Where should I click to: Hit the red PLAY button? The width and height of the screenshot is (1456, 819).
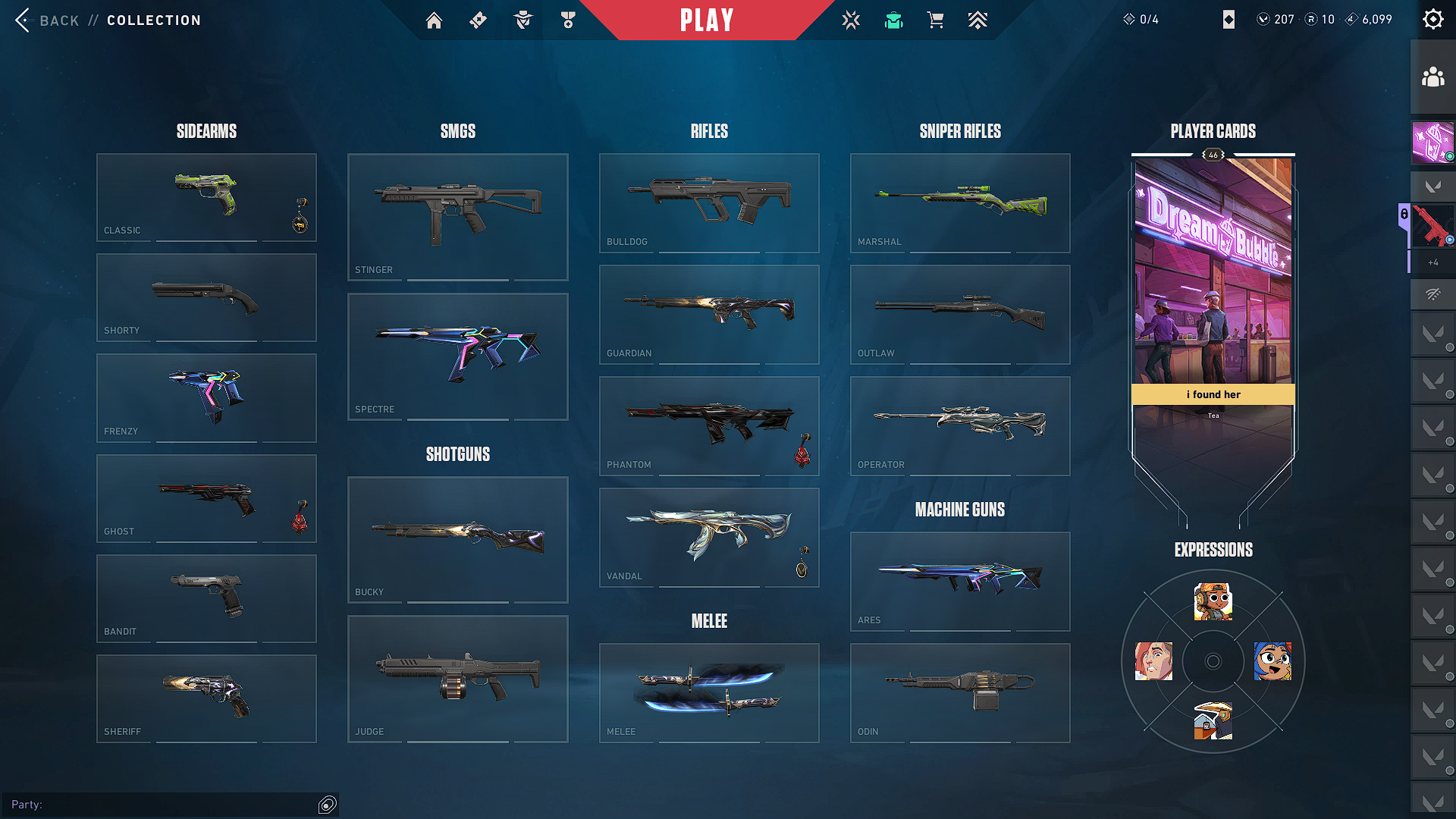pyautogui.click(x=707, y=20)
